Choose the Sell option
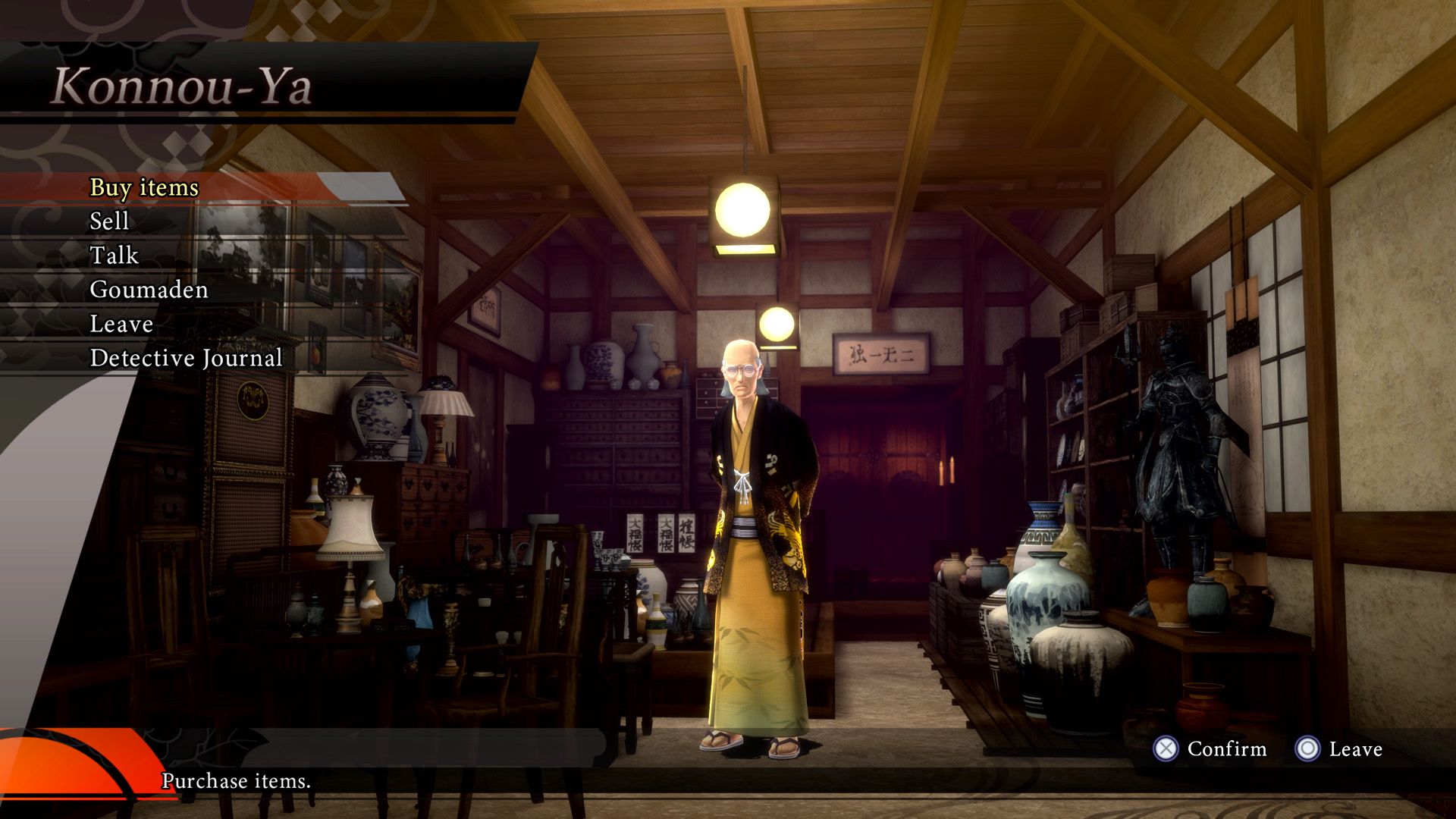 pos(110,221)
